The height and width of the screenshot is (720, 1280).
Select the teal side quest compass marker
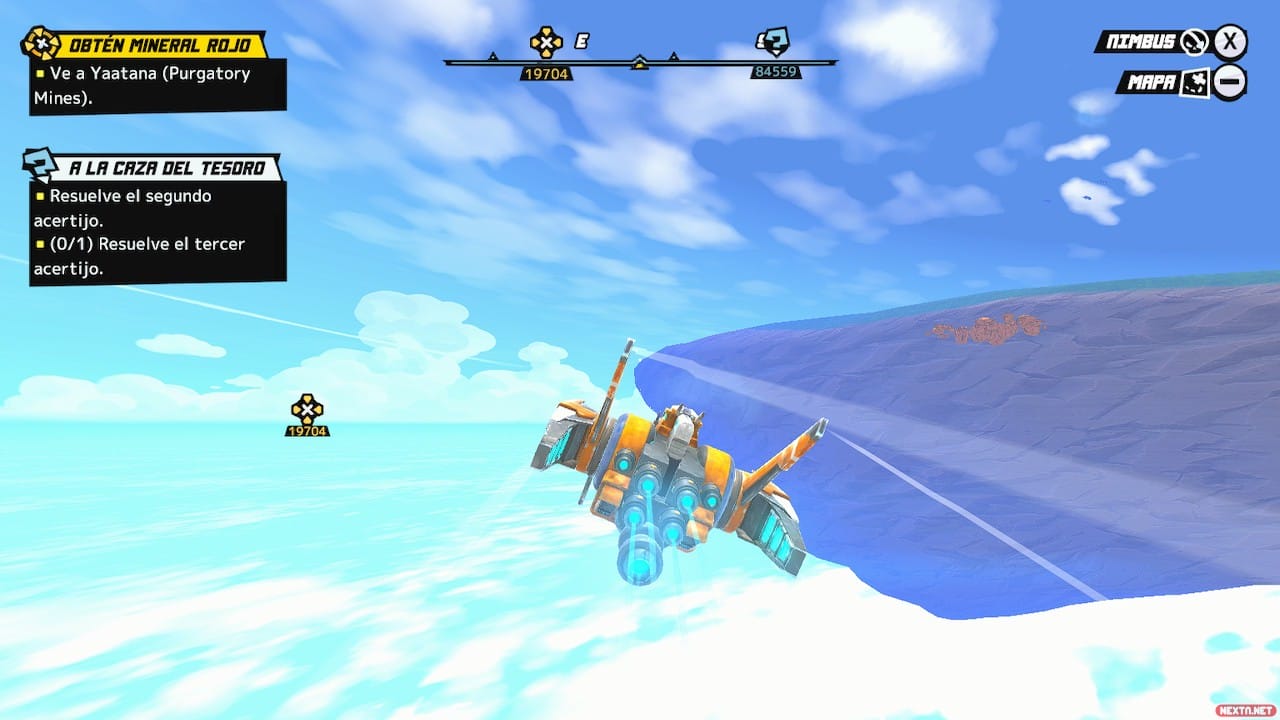(774, 43)
